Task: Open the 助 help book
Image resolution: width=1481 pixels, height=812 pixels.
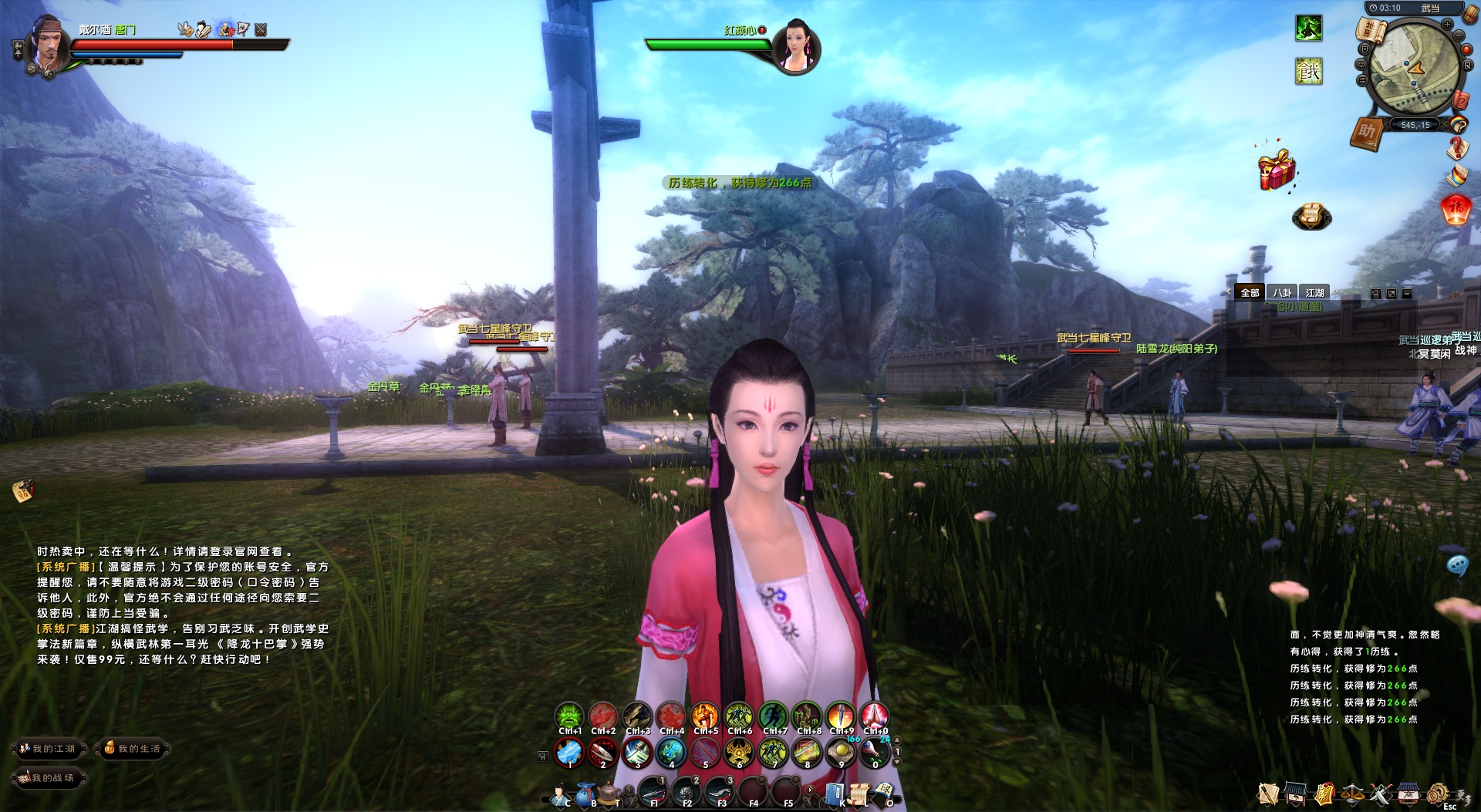Action: click(x=1366, y=132)
